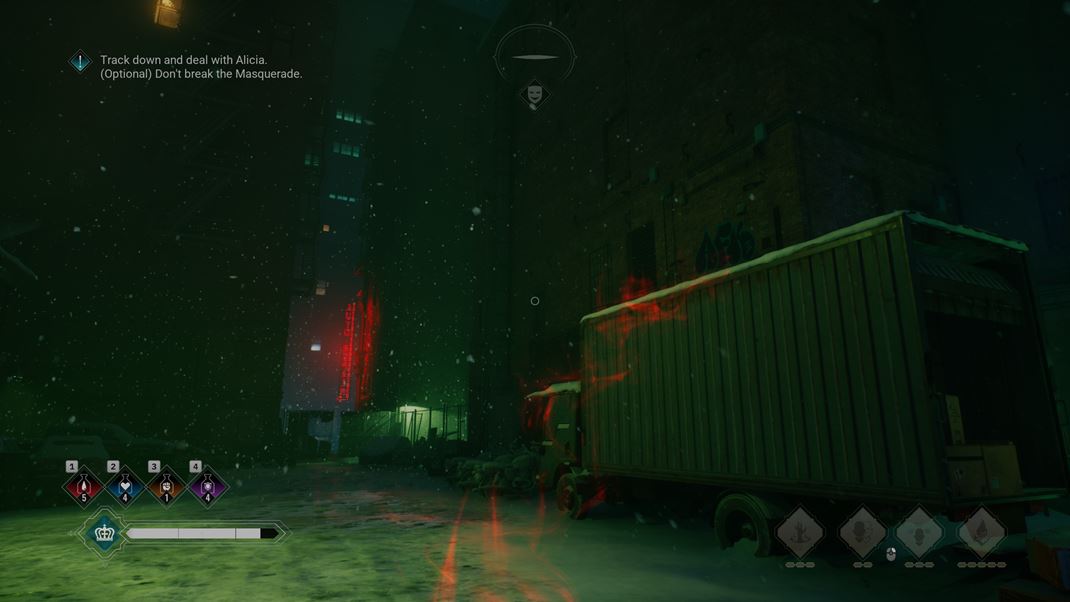This screenshot has width=1070, height=602.
Task: Use the red blood elixir in slot 1
Action: pos(83,488)
